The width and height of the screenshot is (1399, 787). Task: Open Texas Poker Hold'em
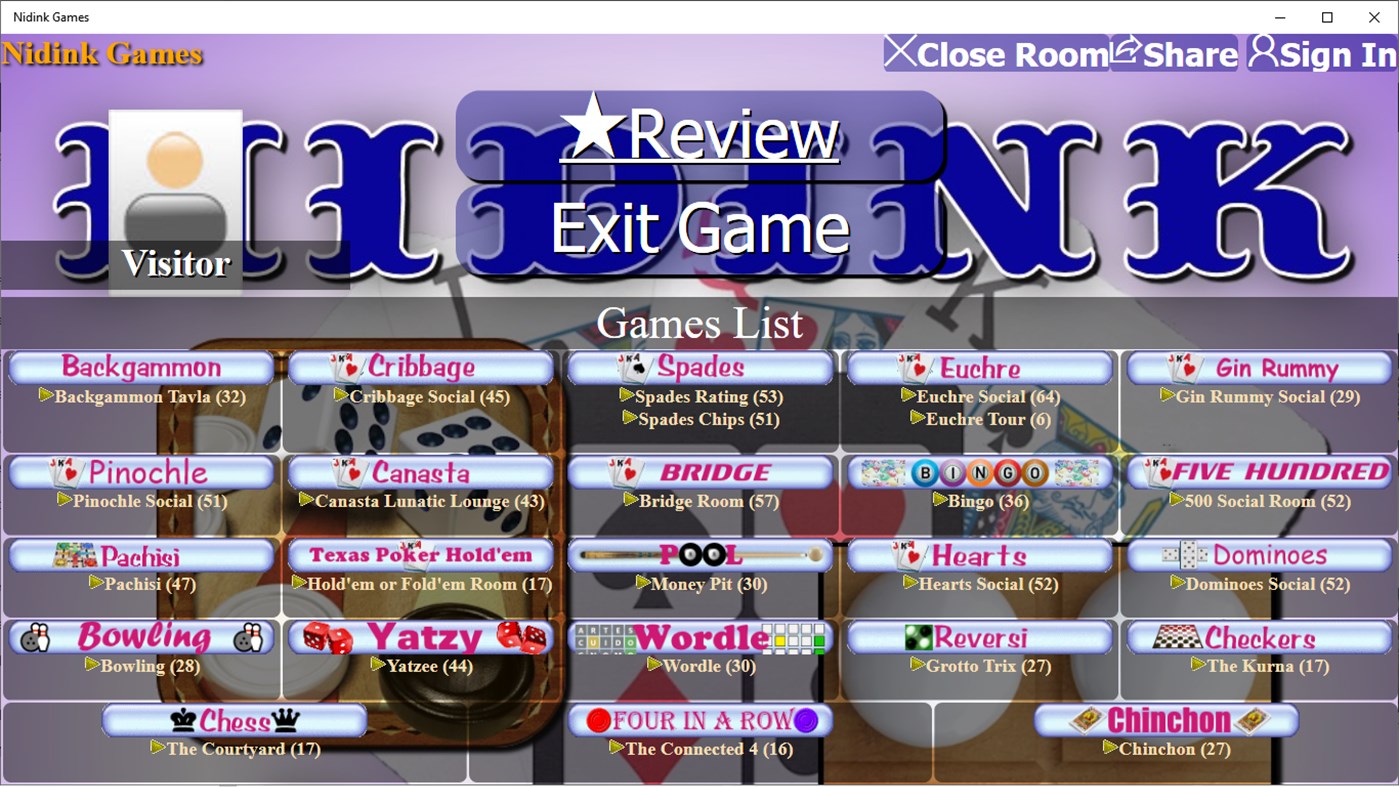(420, 555)
